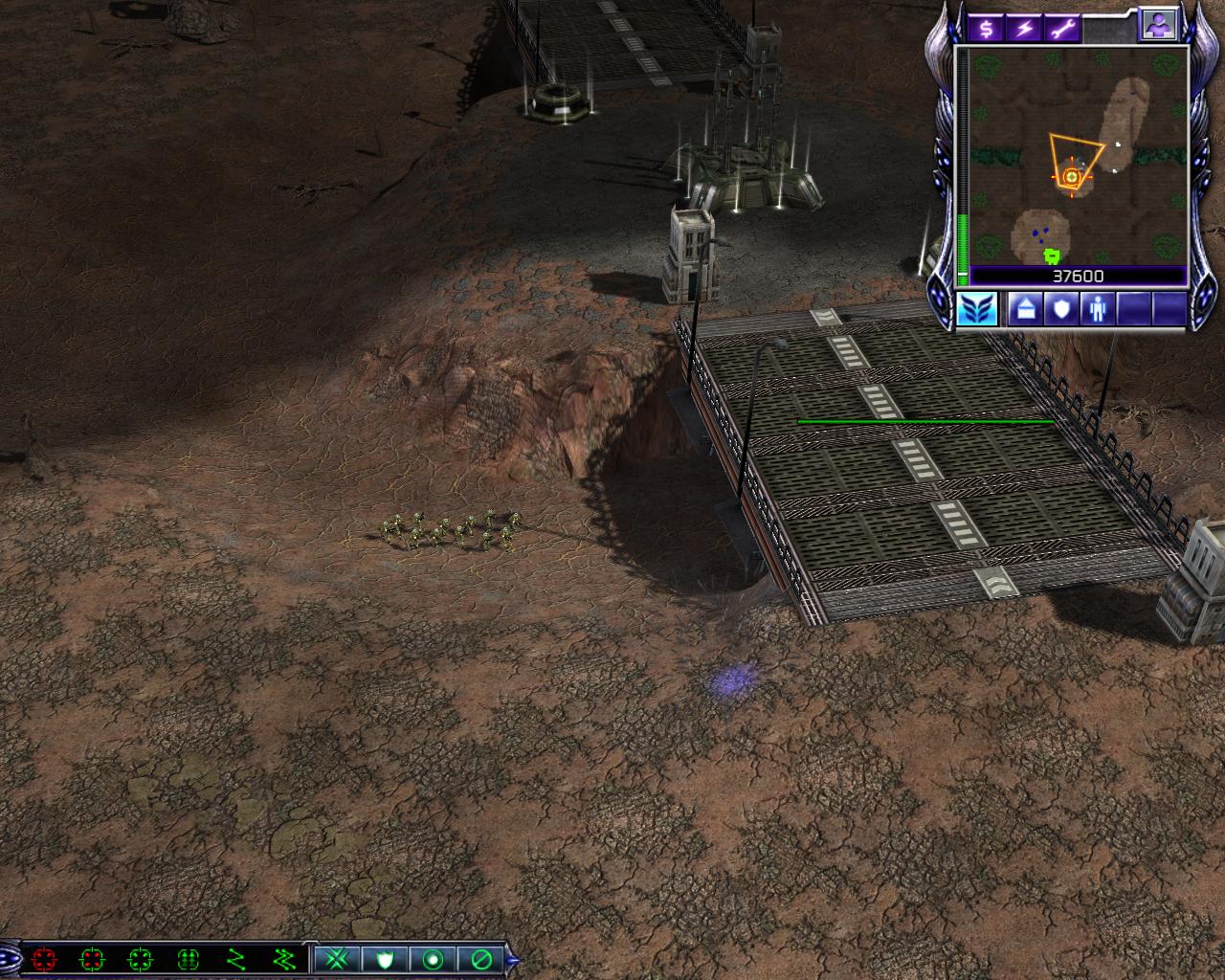Screen dimensions: 1225x980
Task: Select the red crosshair attack command
Action: 44,958
